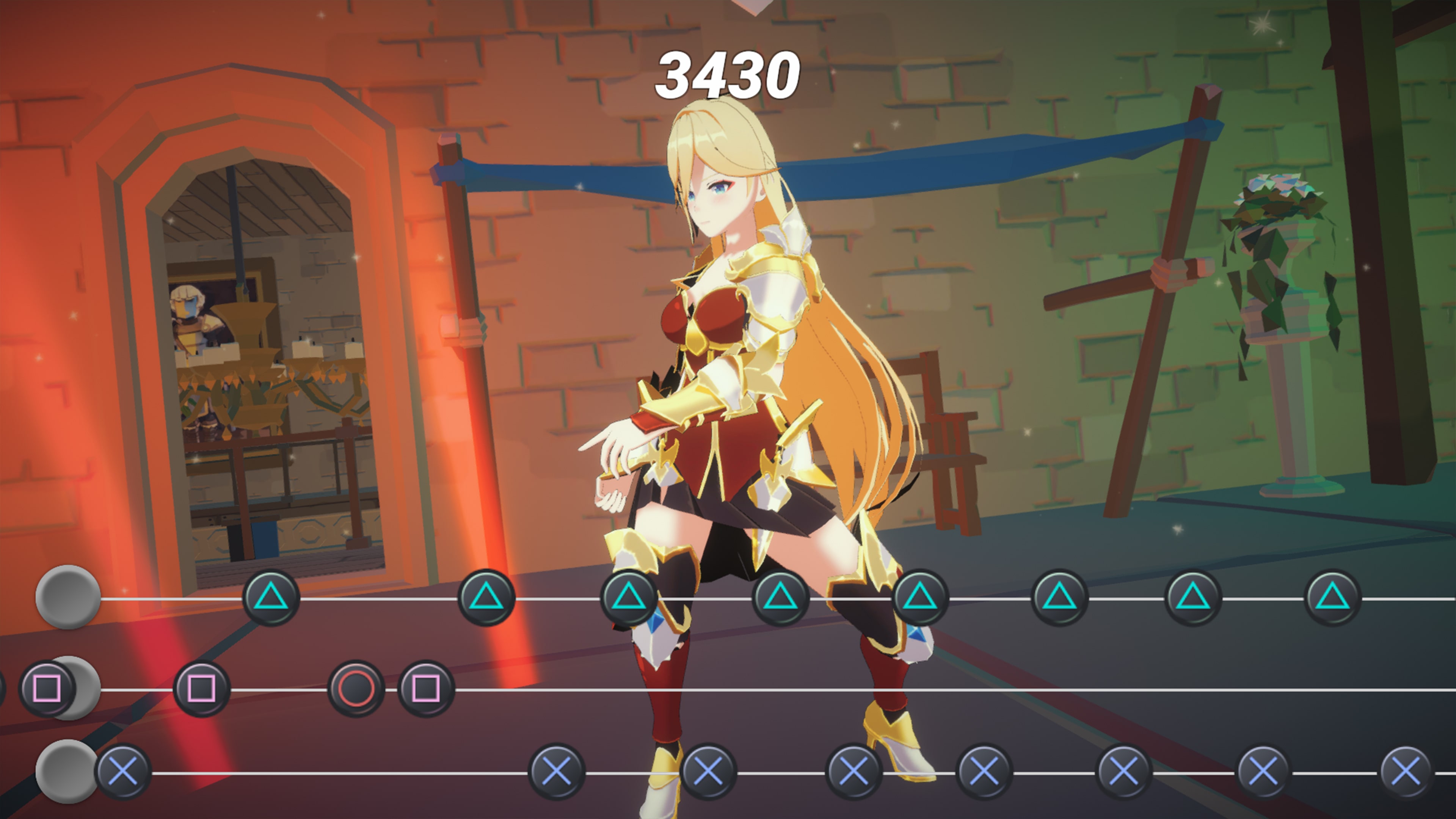Tap the grey hit marker on the triangle lane
Screen dimensions: 1456x819
(68, 597)
